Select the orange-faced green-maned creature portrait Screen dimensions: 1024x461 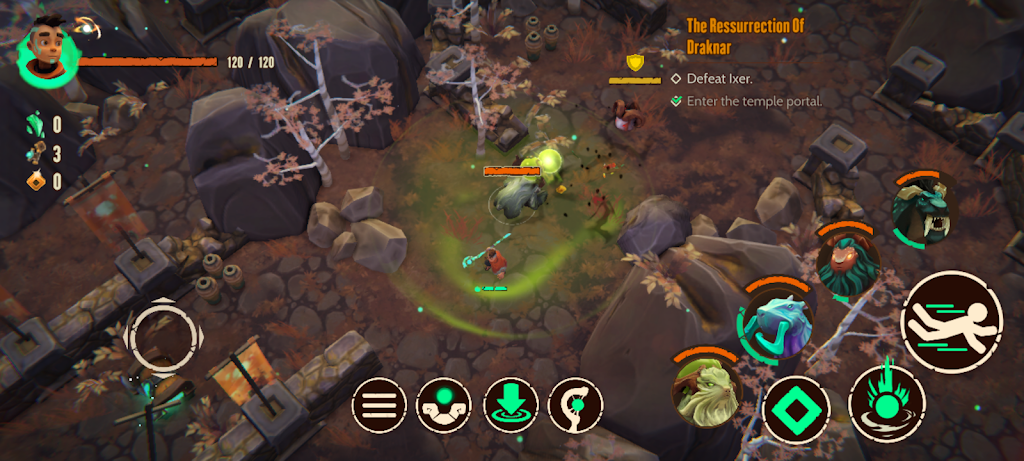click(x=847, y=262)
